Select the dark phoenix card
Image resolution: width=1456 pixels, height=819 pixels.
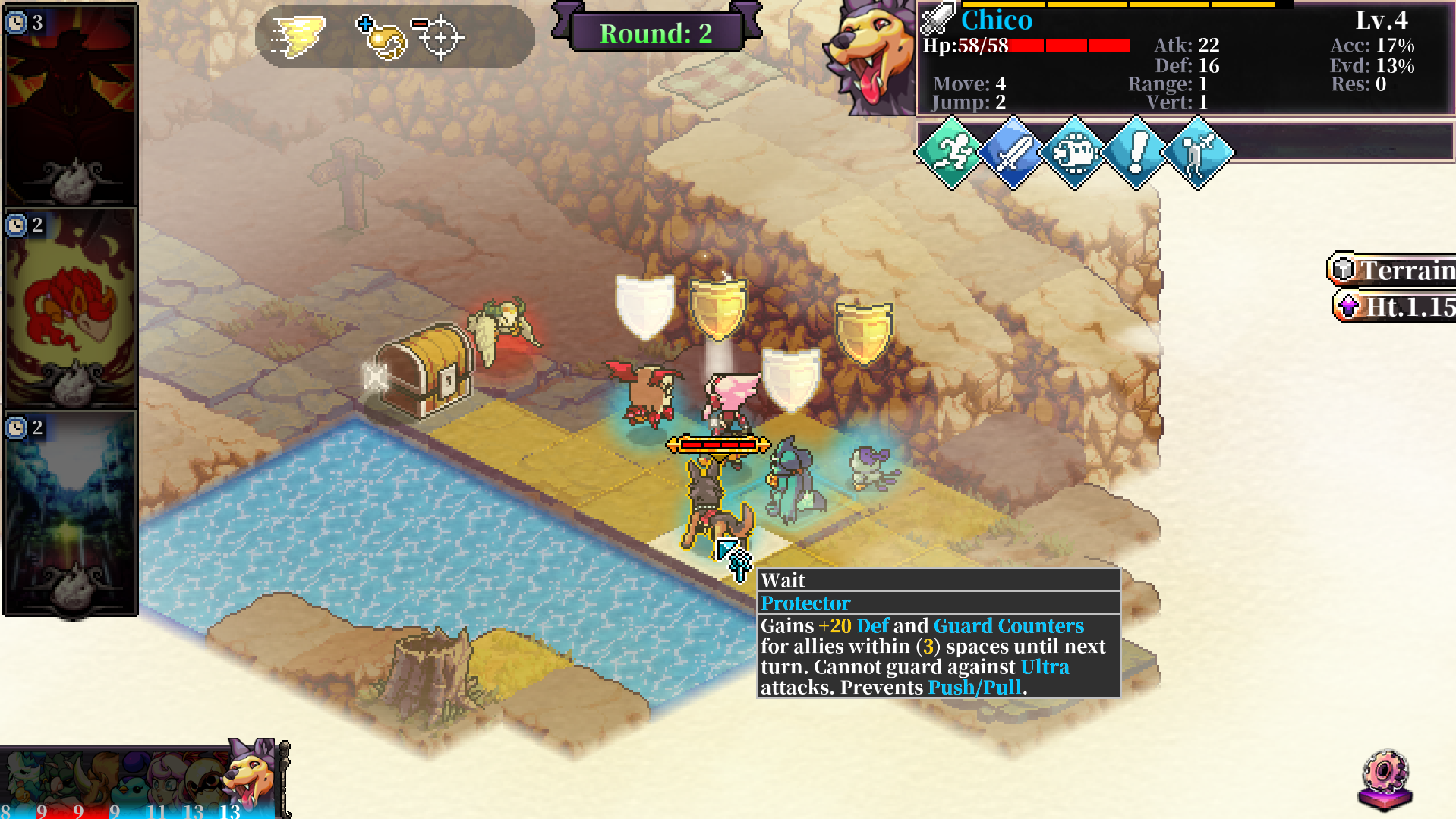click(x=71, y=106)
